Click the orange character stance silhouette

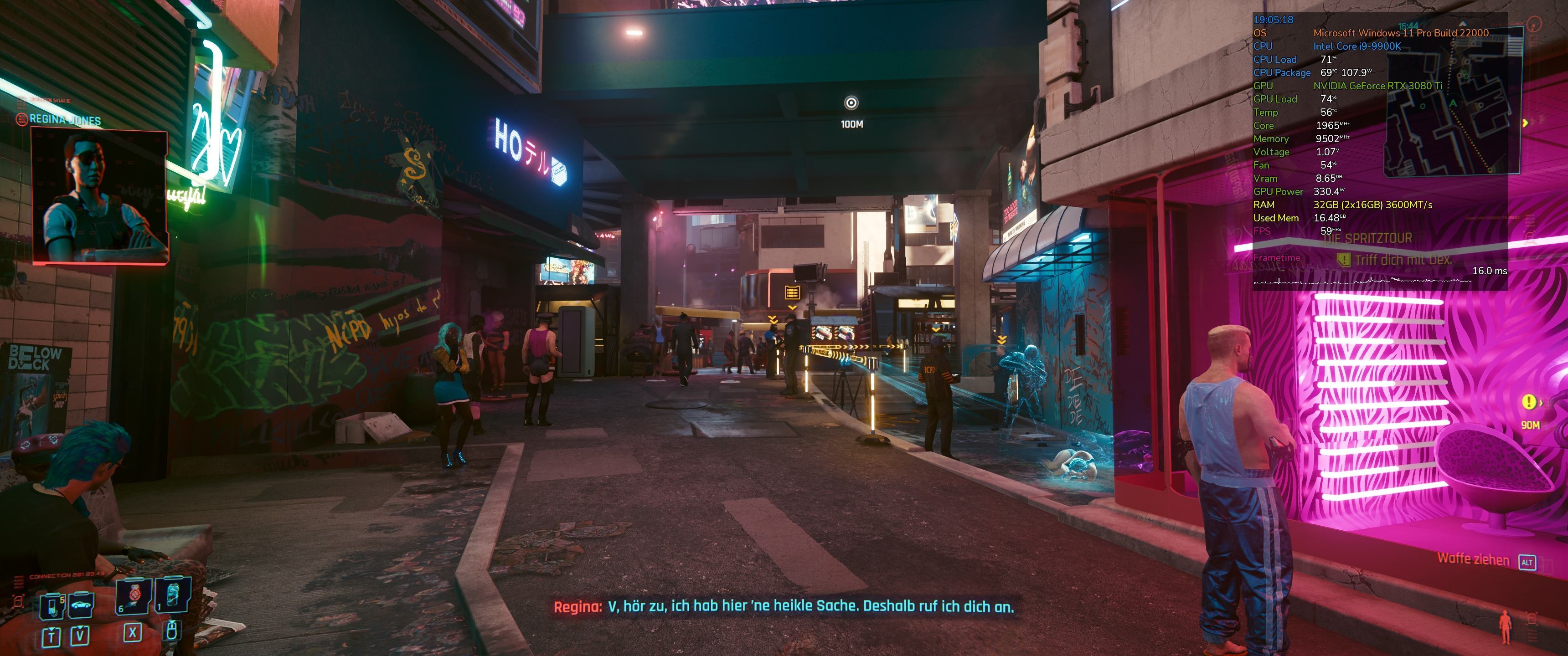coord(1505,626)
